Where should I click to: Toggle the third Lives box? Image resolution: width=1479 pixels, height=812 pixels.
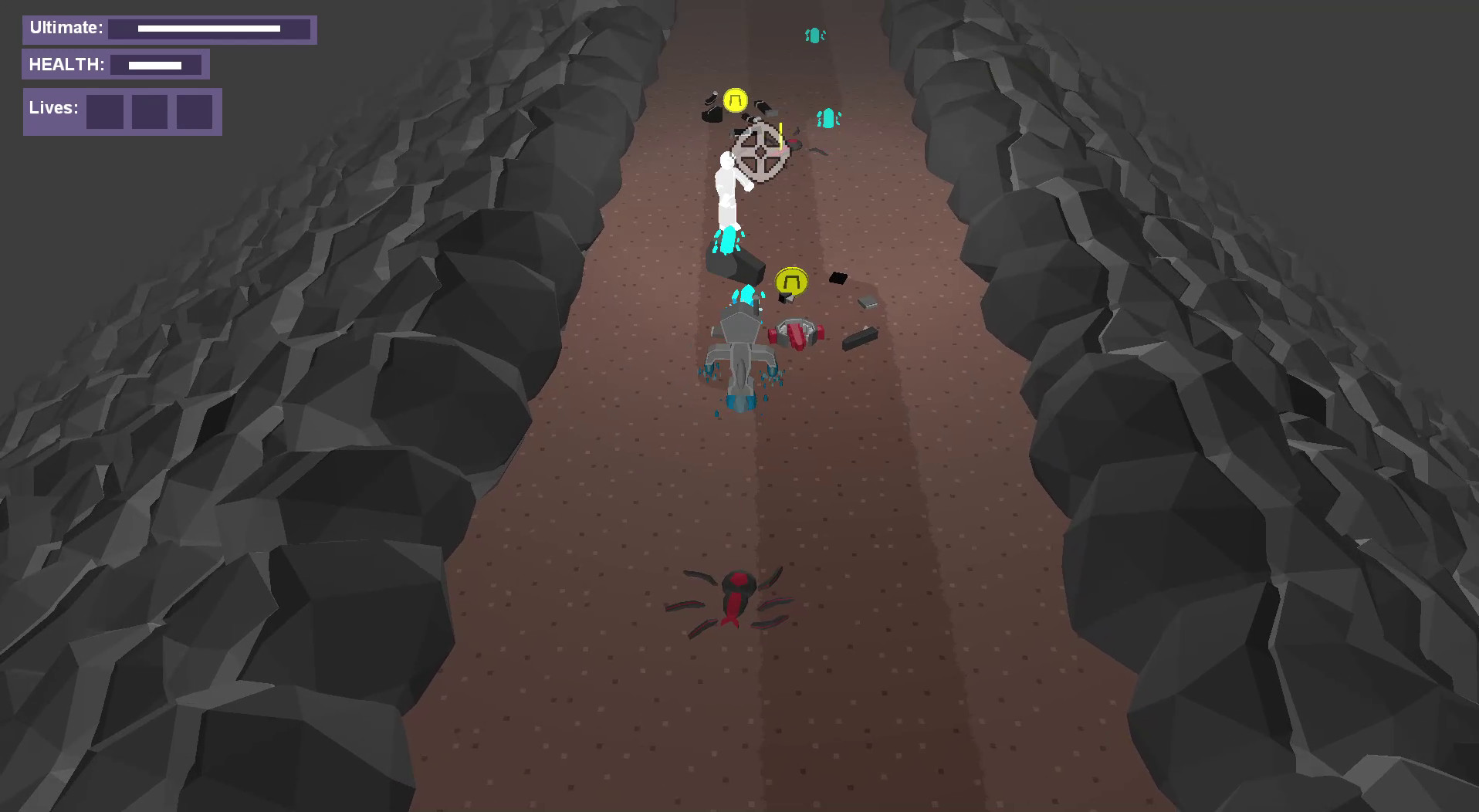(x=193, y=112)
